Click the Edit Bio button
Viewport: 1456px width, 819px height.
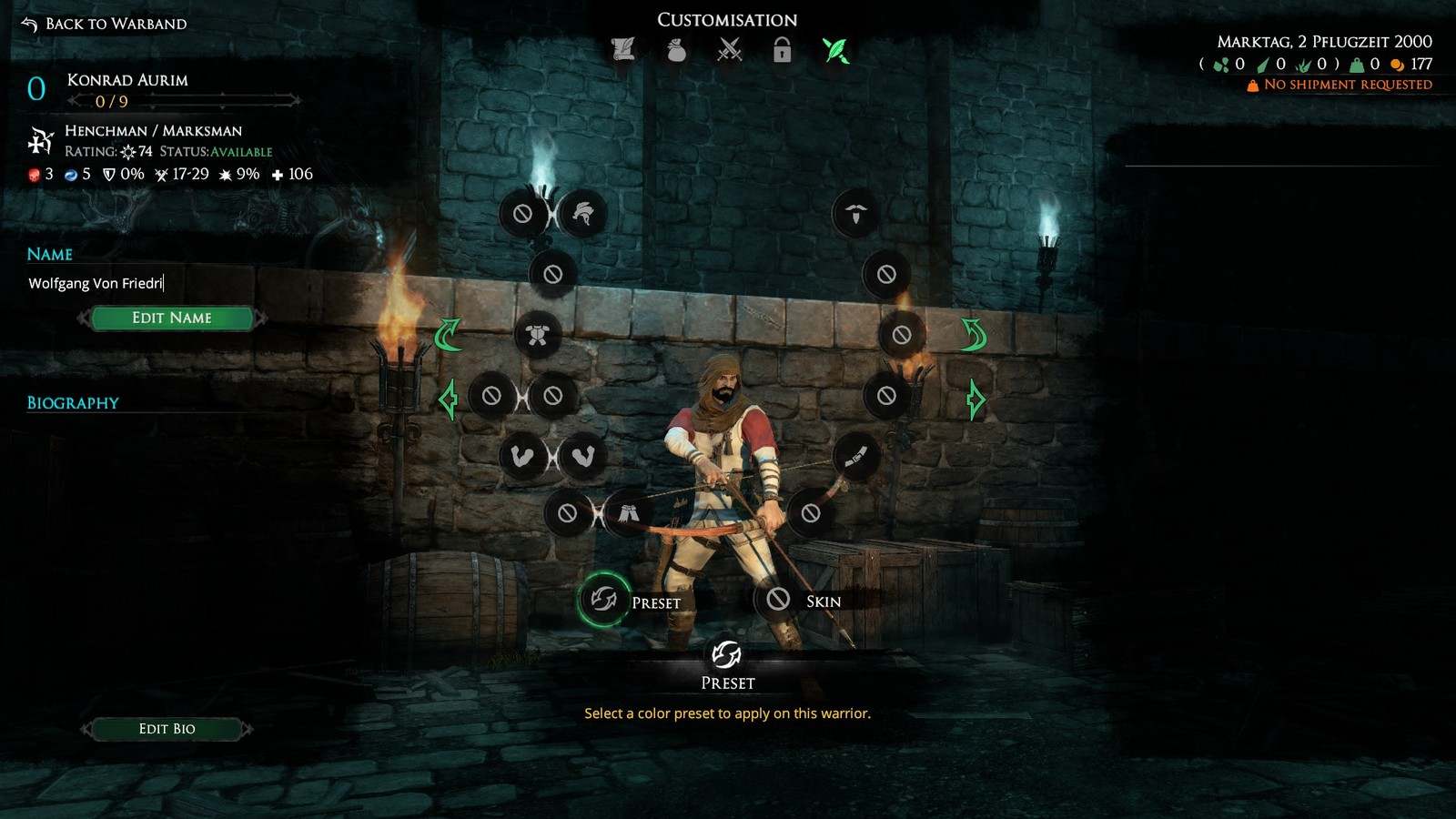pos(167,728)
